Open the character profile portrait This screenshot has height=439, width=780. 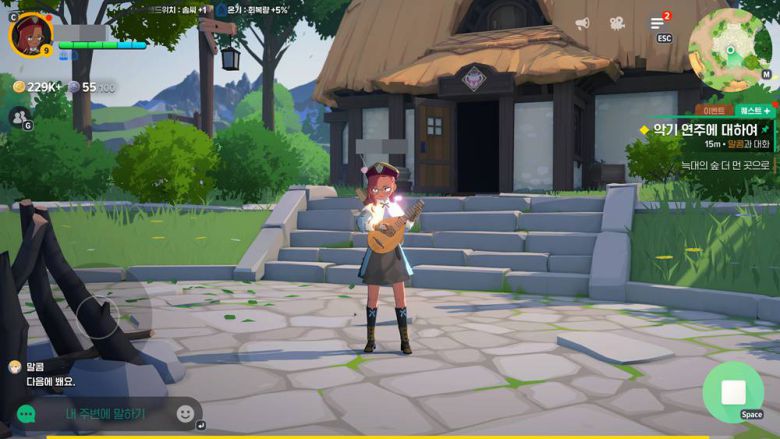point(30,34)
